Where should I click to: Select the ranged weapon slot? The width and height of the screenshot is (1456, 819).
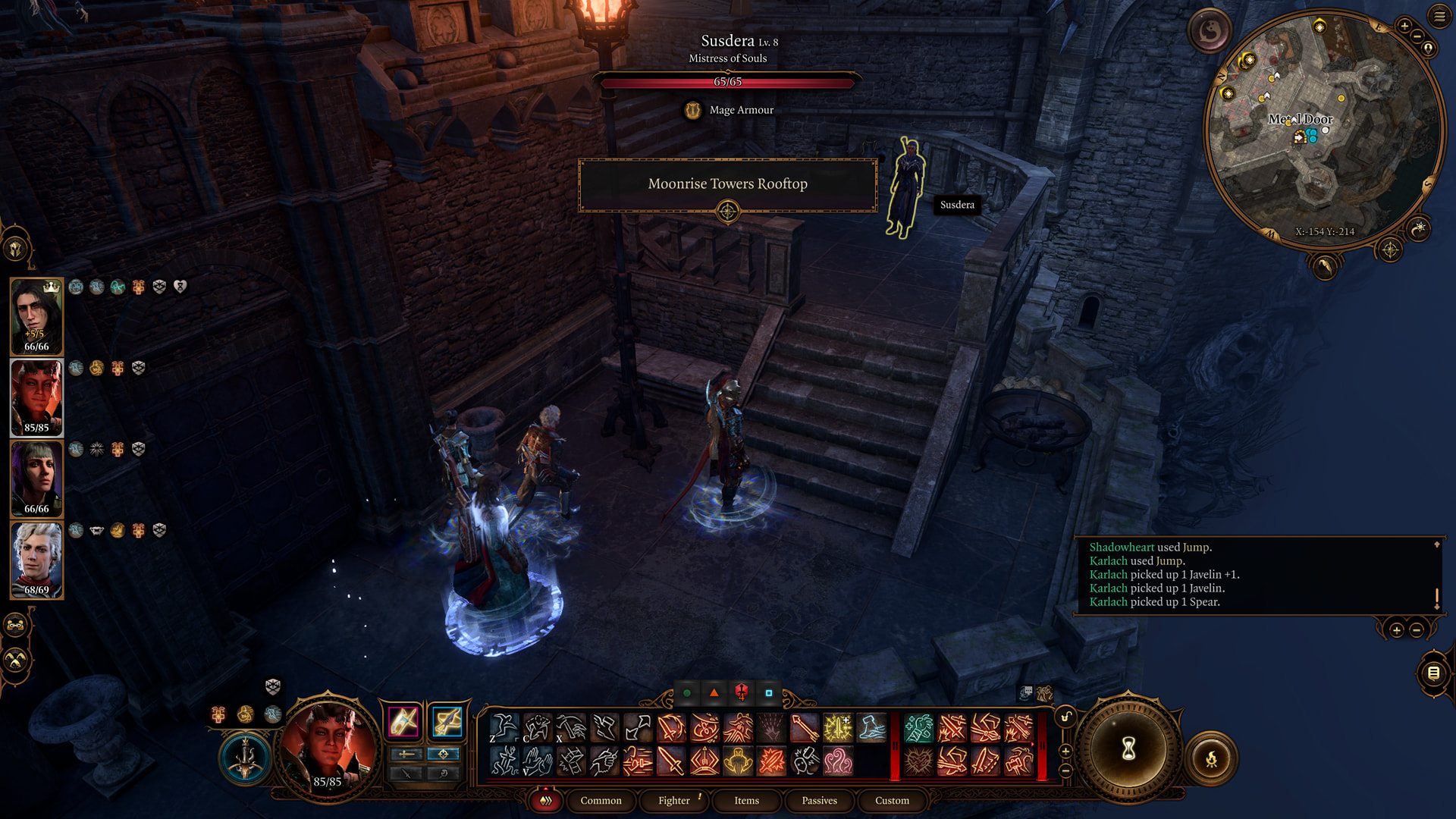click(x=447, y=721)
